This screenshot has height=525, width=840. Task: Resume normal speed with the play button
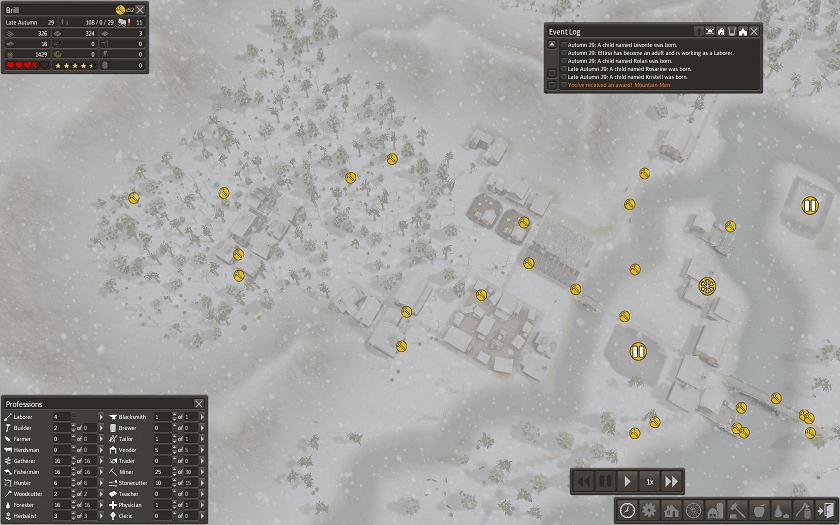627,481
